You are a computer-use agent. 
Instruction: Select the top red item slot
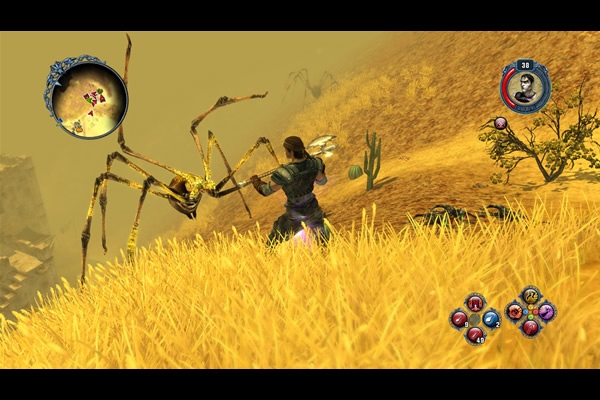(x=476, y=302)
